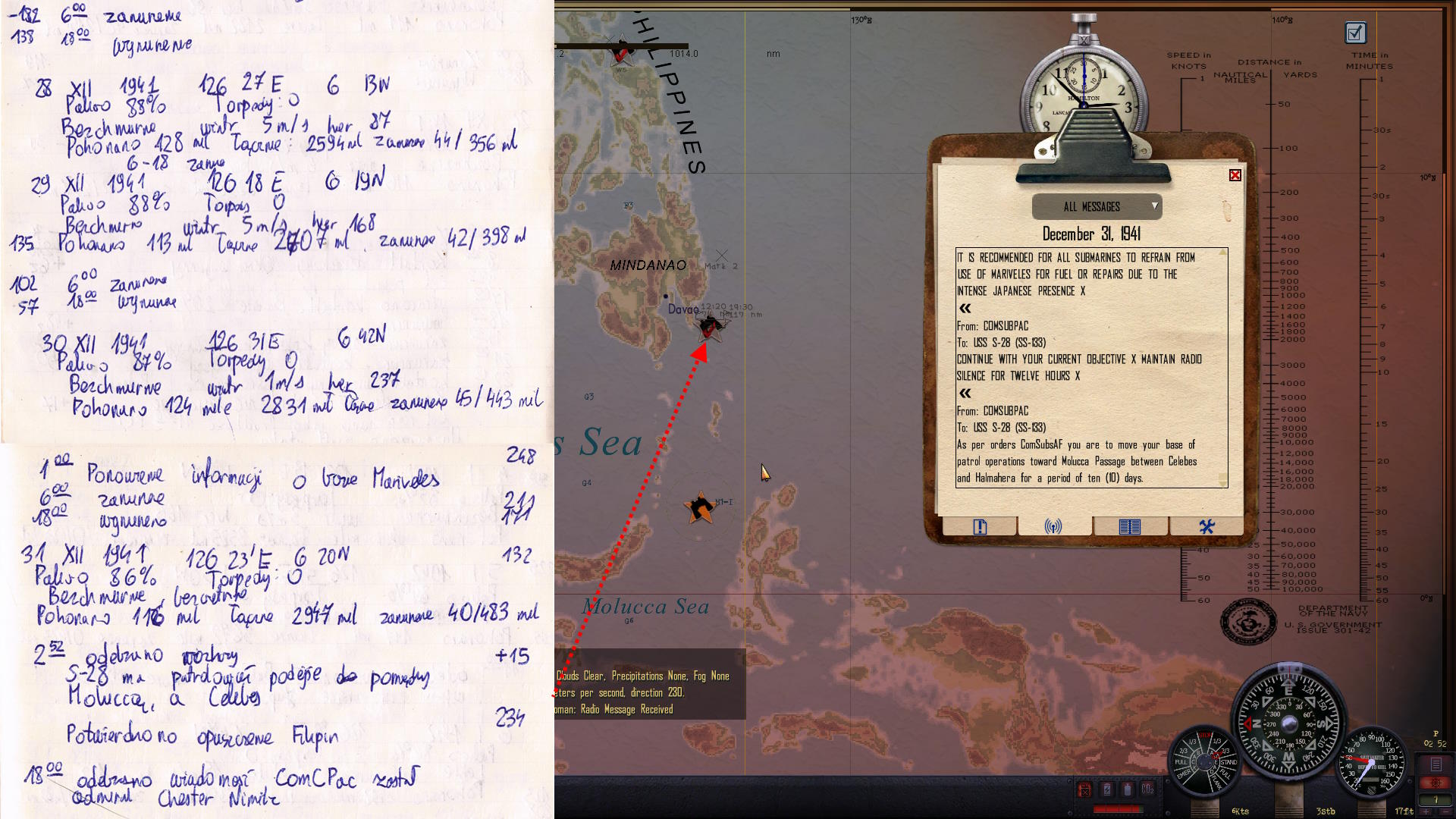This screenshot has height=819, width=1456.
Task: Click the battery charge indicator icon
Action: point(1107,789)
